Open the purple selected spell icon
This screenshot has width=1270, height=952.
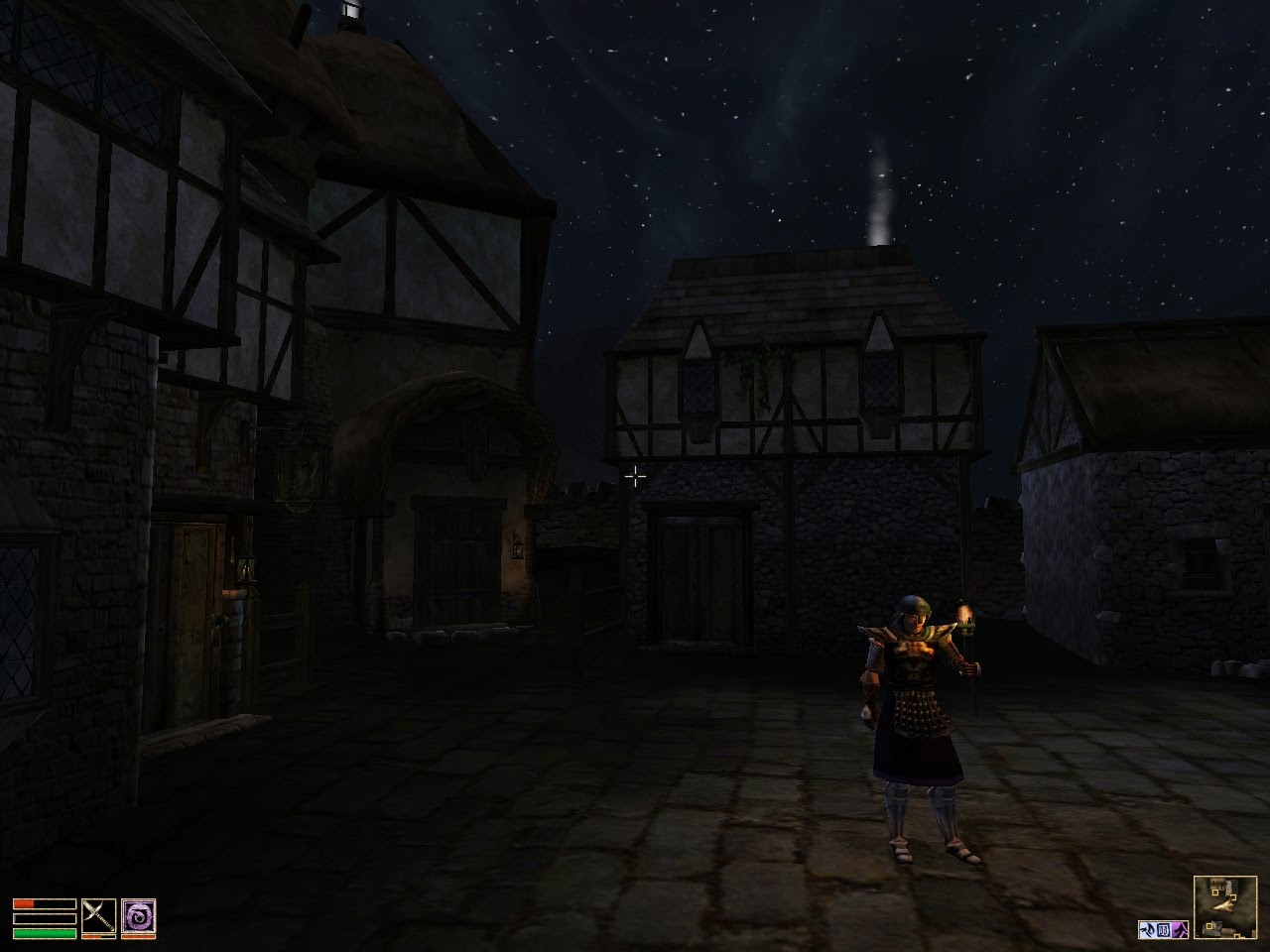point(138,914)
